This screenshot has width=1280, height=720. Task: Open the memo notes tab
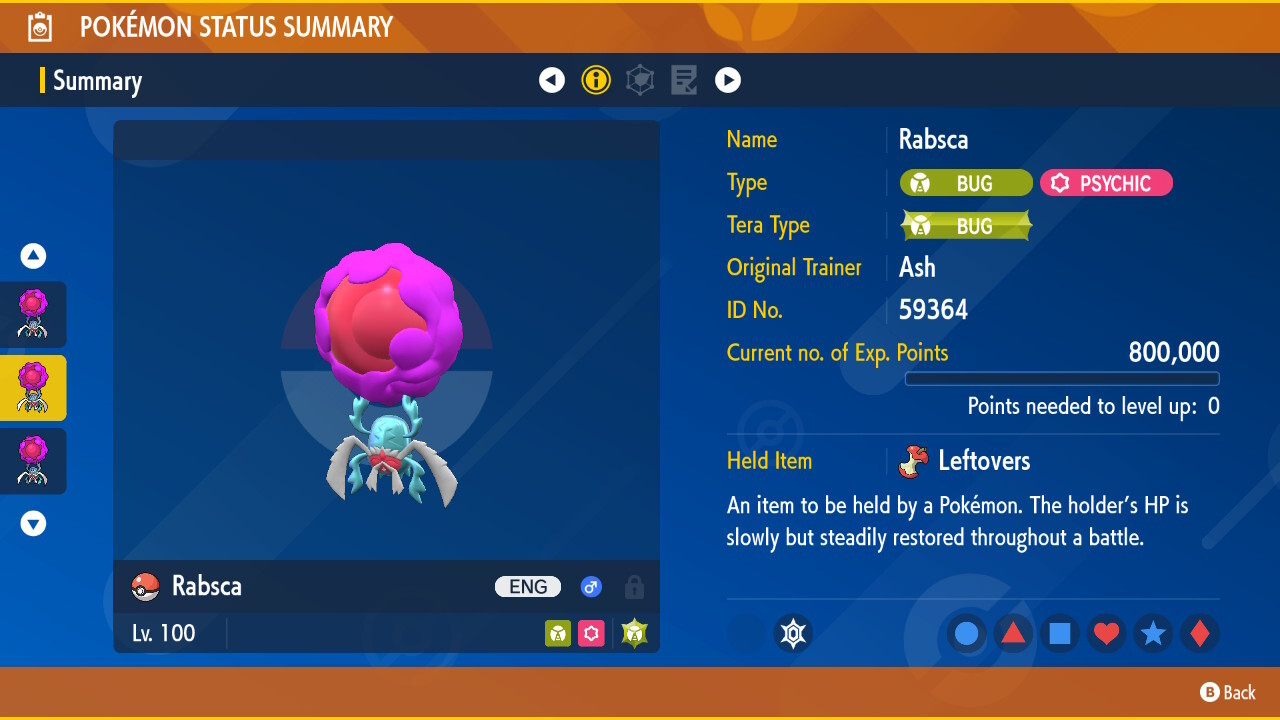[x=684, y=80]
